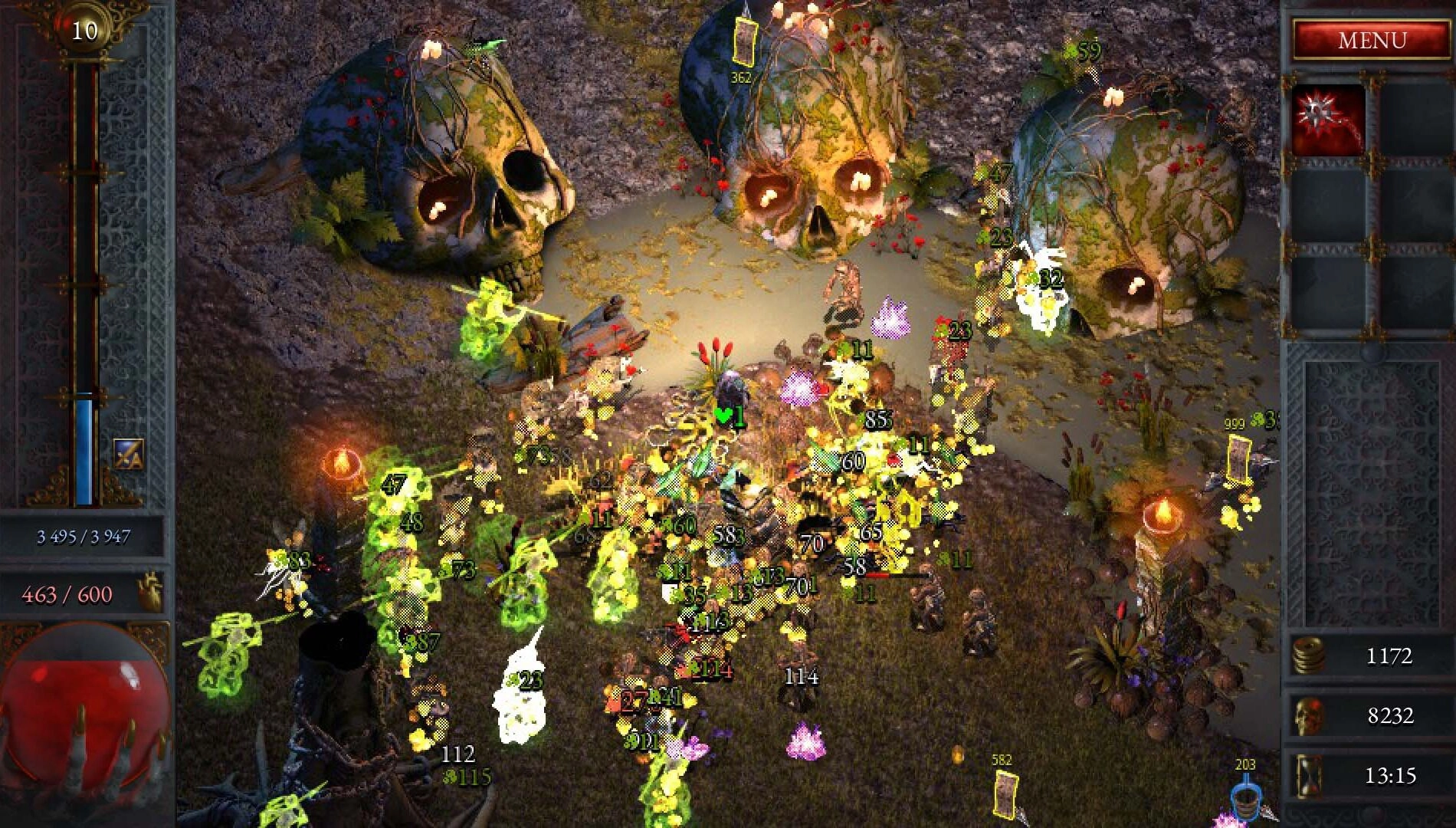Click the vertical experience progress bar

pos(84,307)
